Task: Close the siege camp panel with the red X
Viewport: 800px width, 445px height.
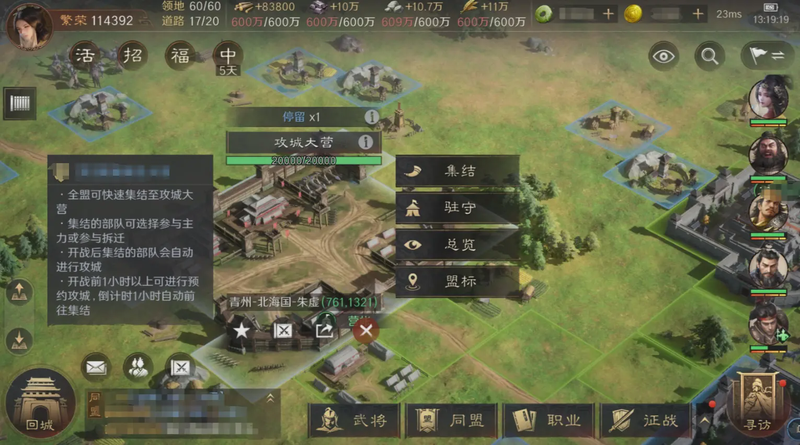Action: 367,329
